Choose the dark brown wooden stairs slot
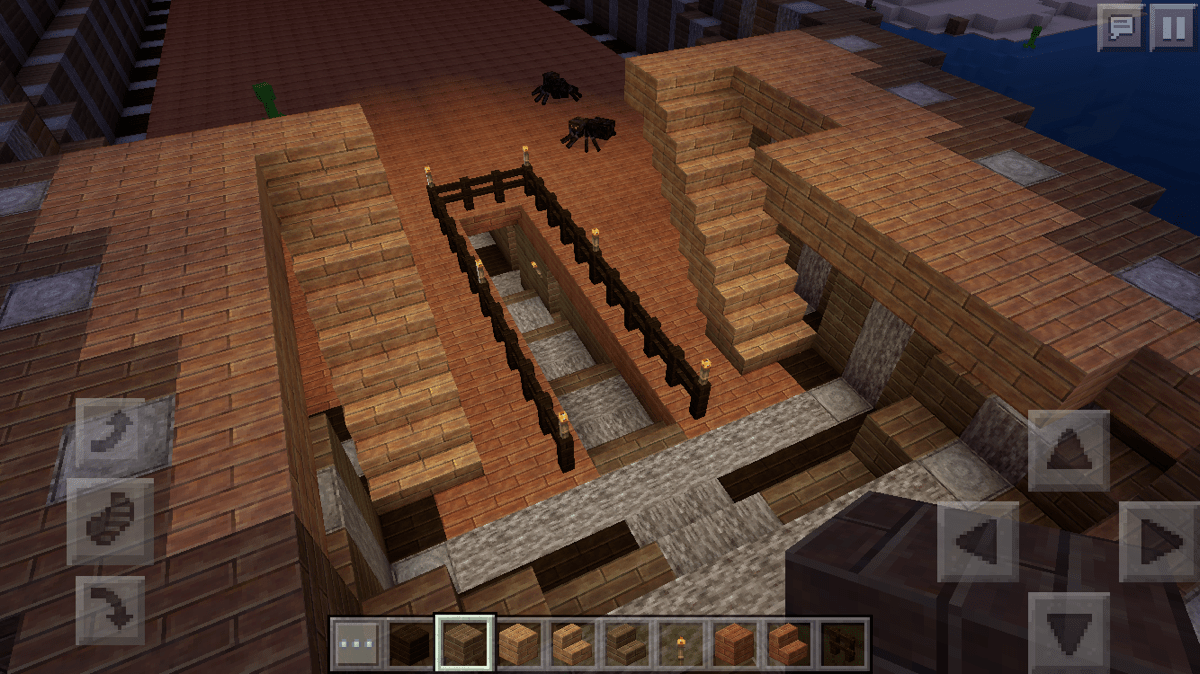The image size is (1200, 674). [x=625, y=644]
